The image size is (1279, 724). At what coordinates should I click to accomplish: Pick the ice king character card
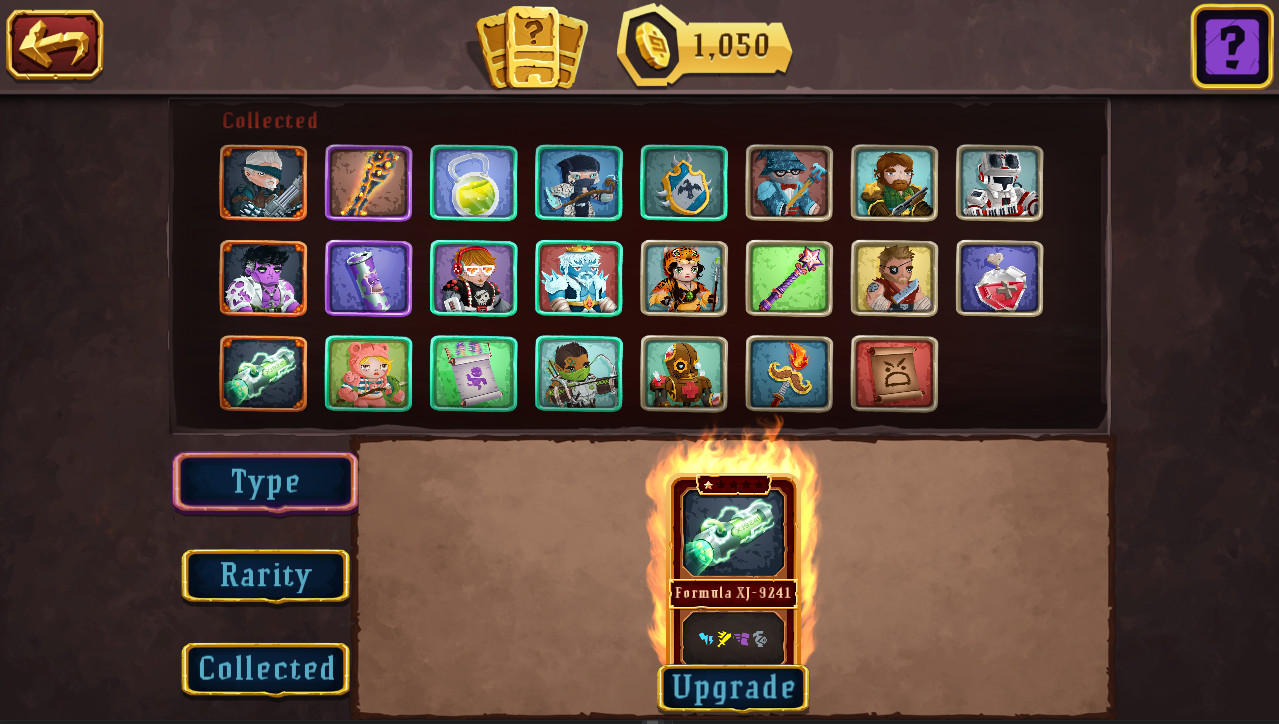click(x=579, y=278)
